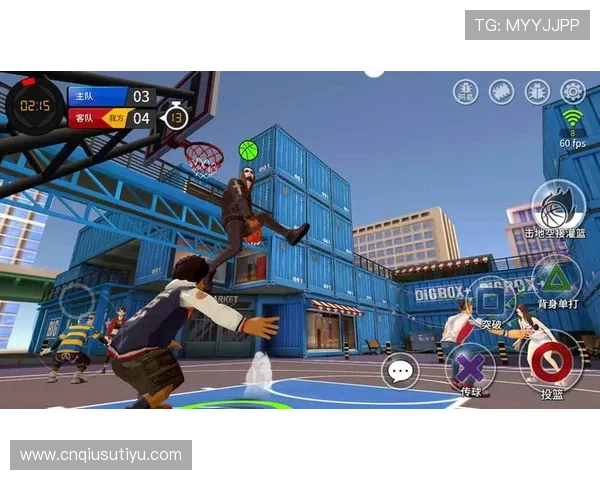
Task: Click the ticket-shaped icon in top bar
Action: tap(501, 91)
